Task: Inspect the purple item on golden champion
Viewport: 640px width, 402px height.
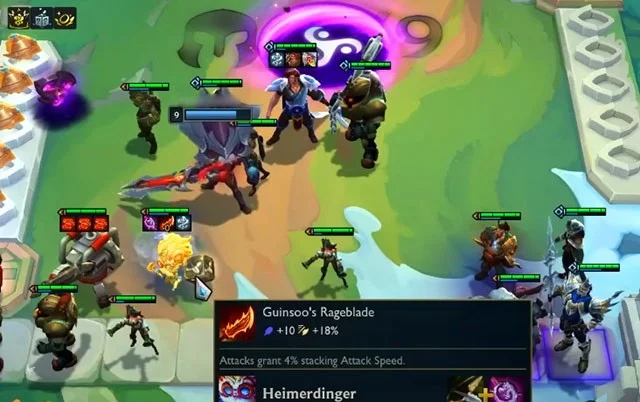Action: coord(152,223)
